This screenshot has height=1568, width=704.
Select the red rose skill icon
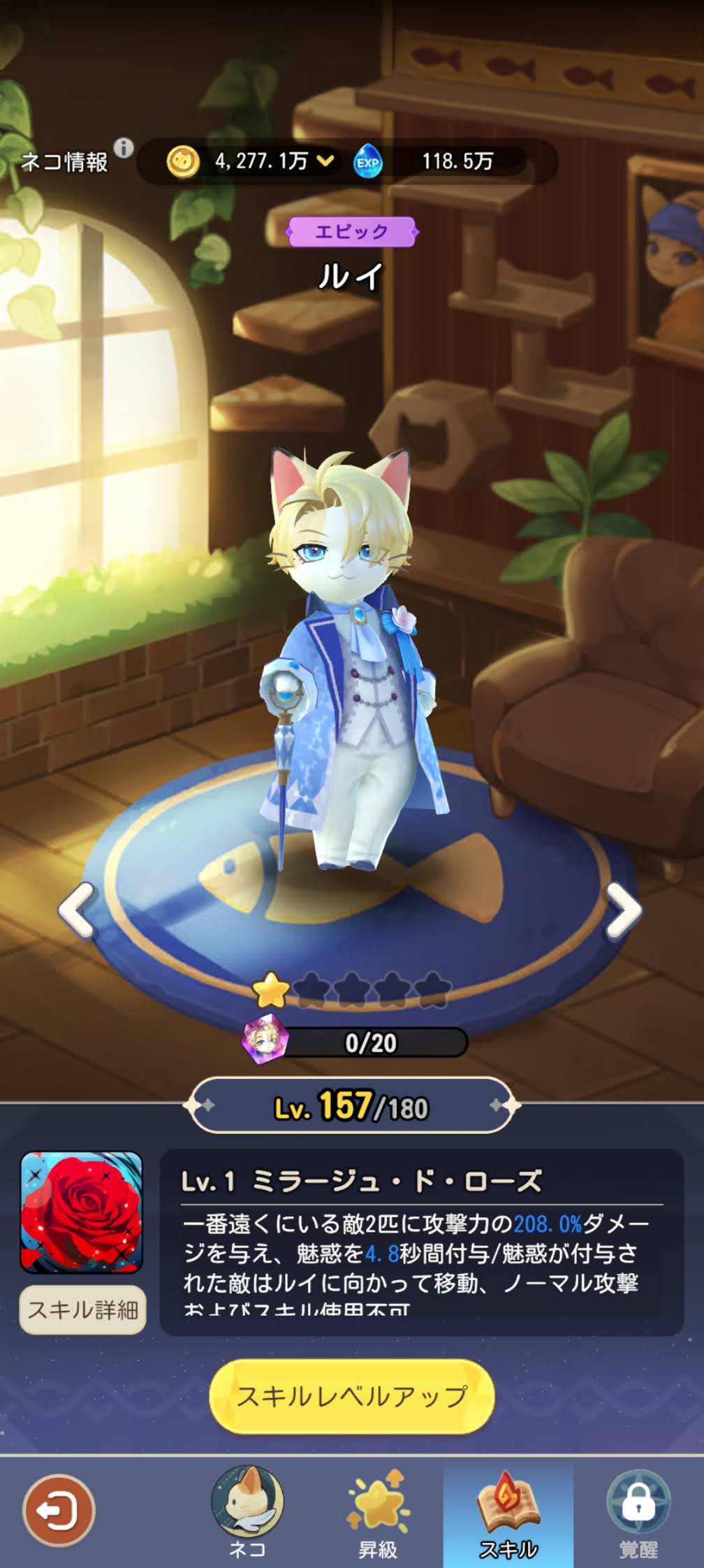(82, 1212)
